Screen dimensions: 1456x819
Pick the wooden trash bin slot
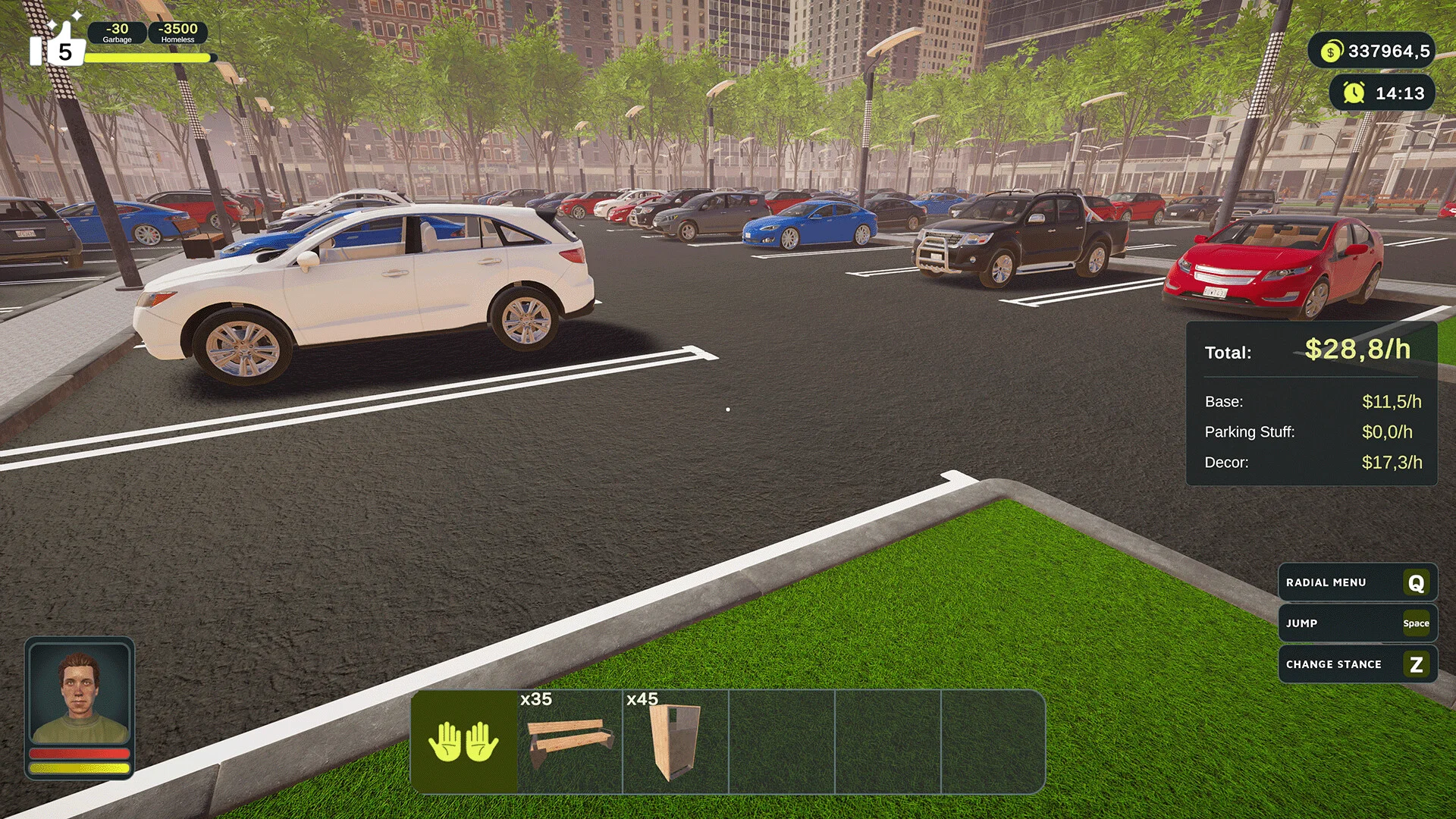pos(675,741)
